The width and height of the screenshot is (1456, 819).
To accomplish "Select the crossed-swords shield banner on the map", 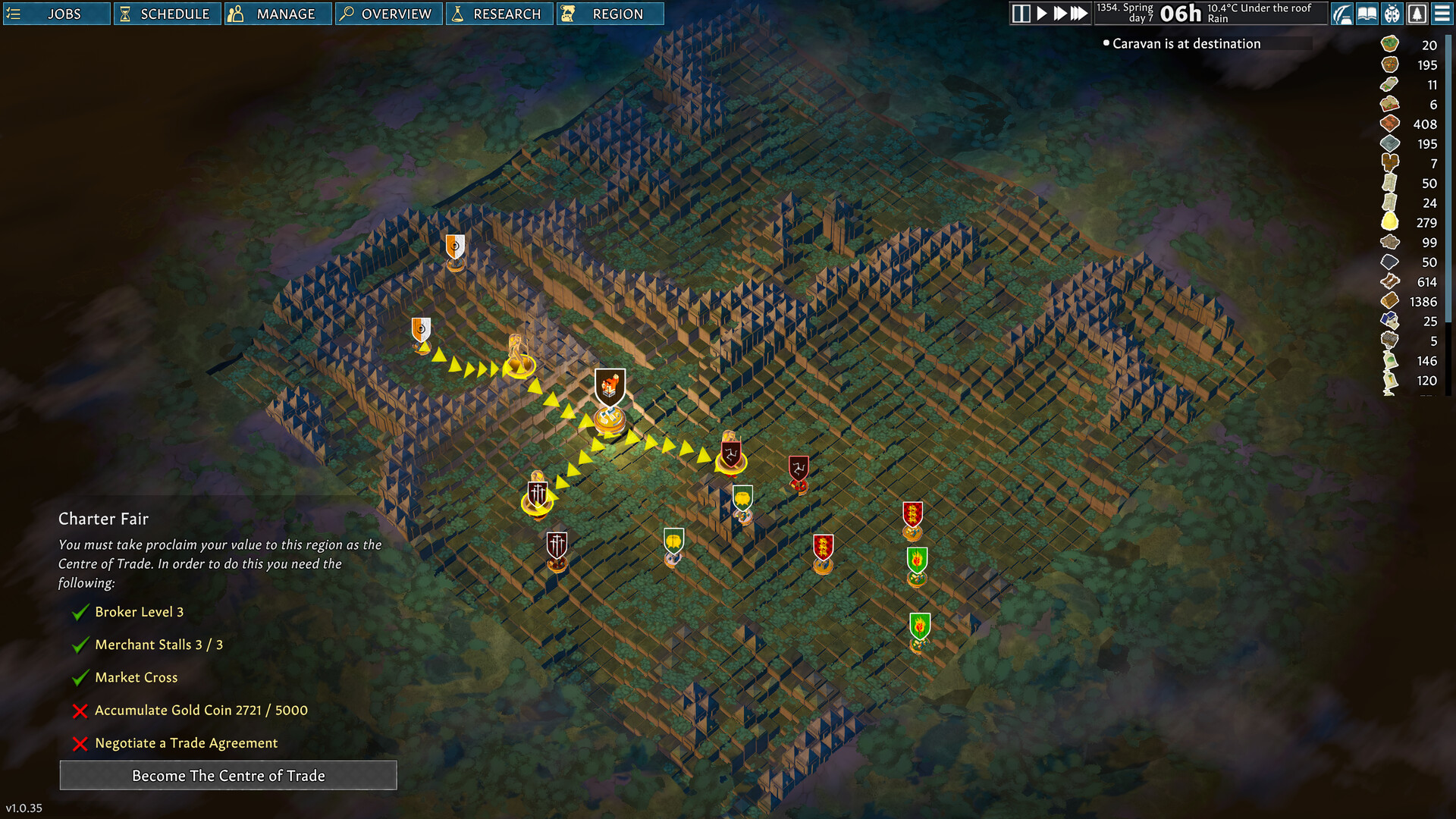I will coord(538,493).
